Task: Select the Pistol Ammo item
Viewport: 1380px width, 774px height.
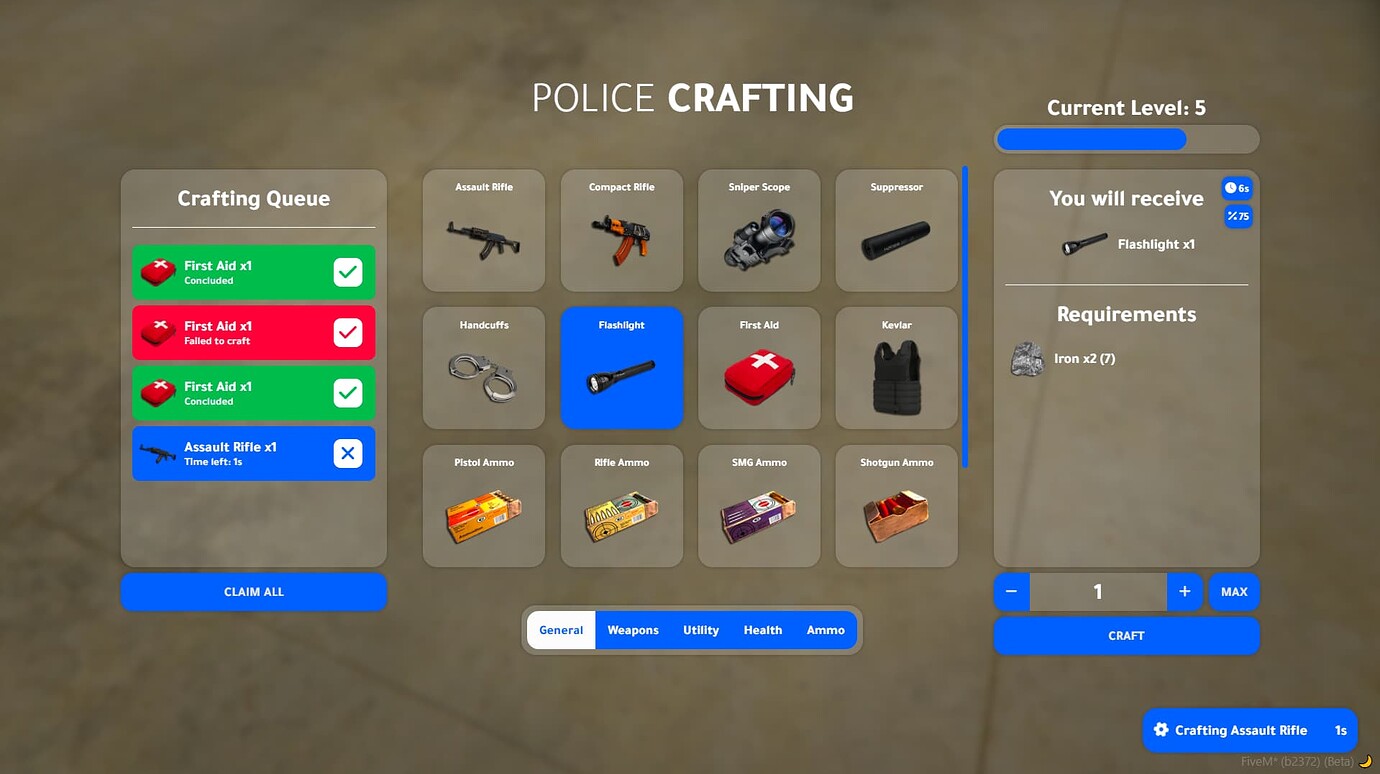Action: tap(483, 505)
